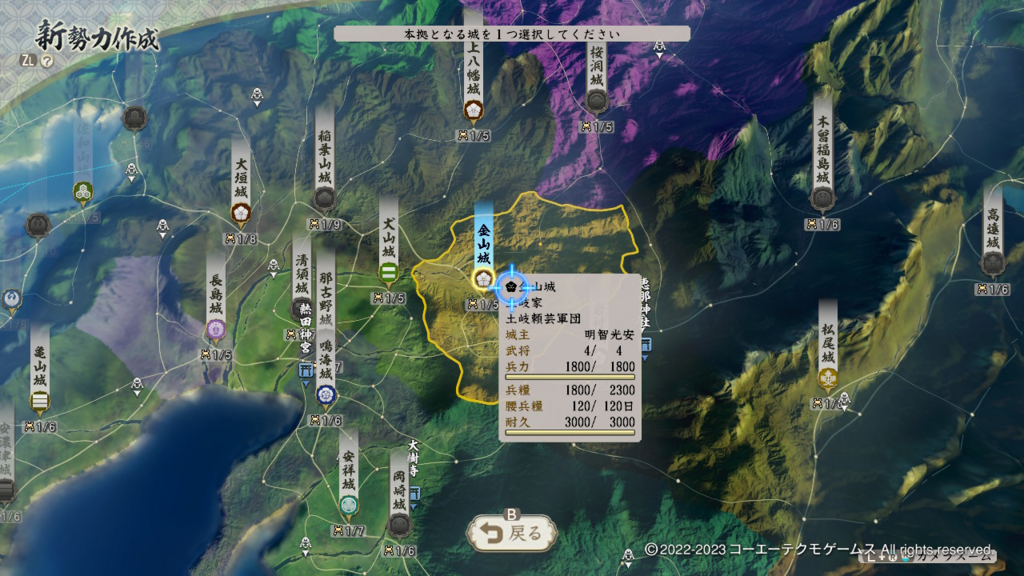Pick Ogaki Castle (大垣城) marker
This screenshot has height=576, width=1024.
click(241, 212)
